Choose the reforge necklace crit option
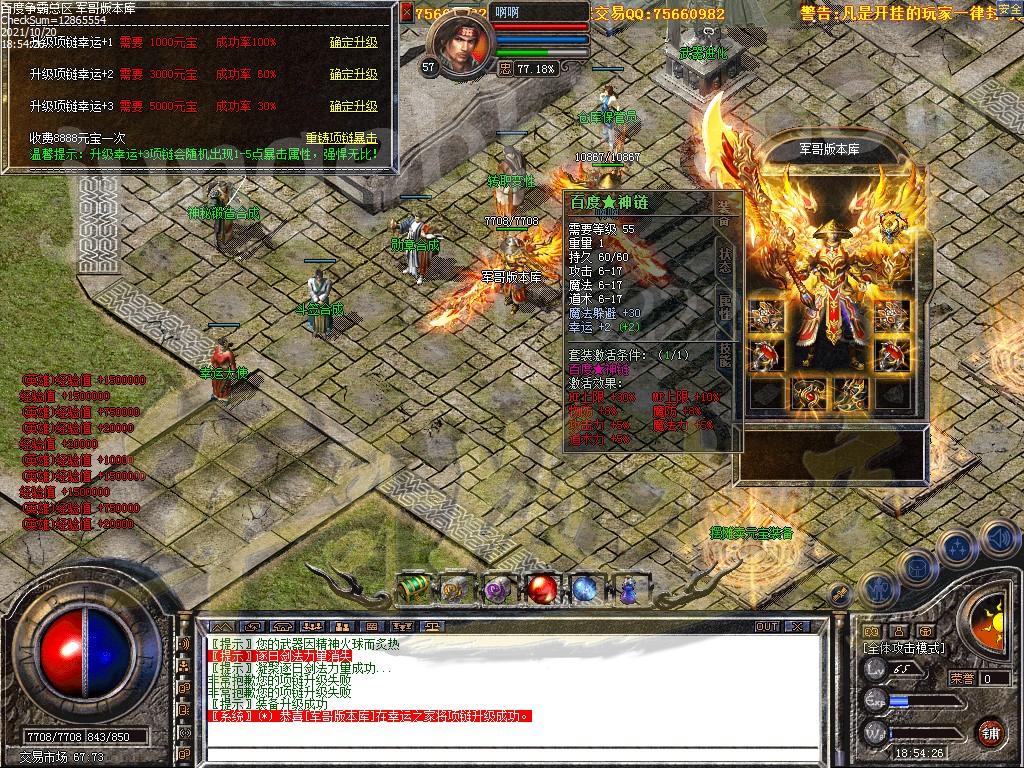Viewport: 1024px width, 768px height. [341, 138]
